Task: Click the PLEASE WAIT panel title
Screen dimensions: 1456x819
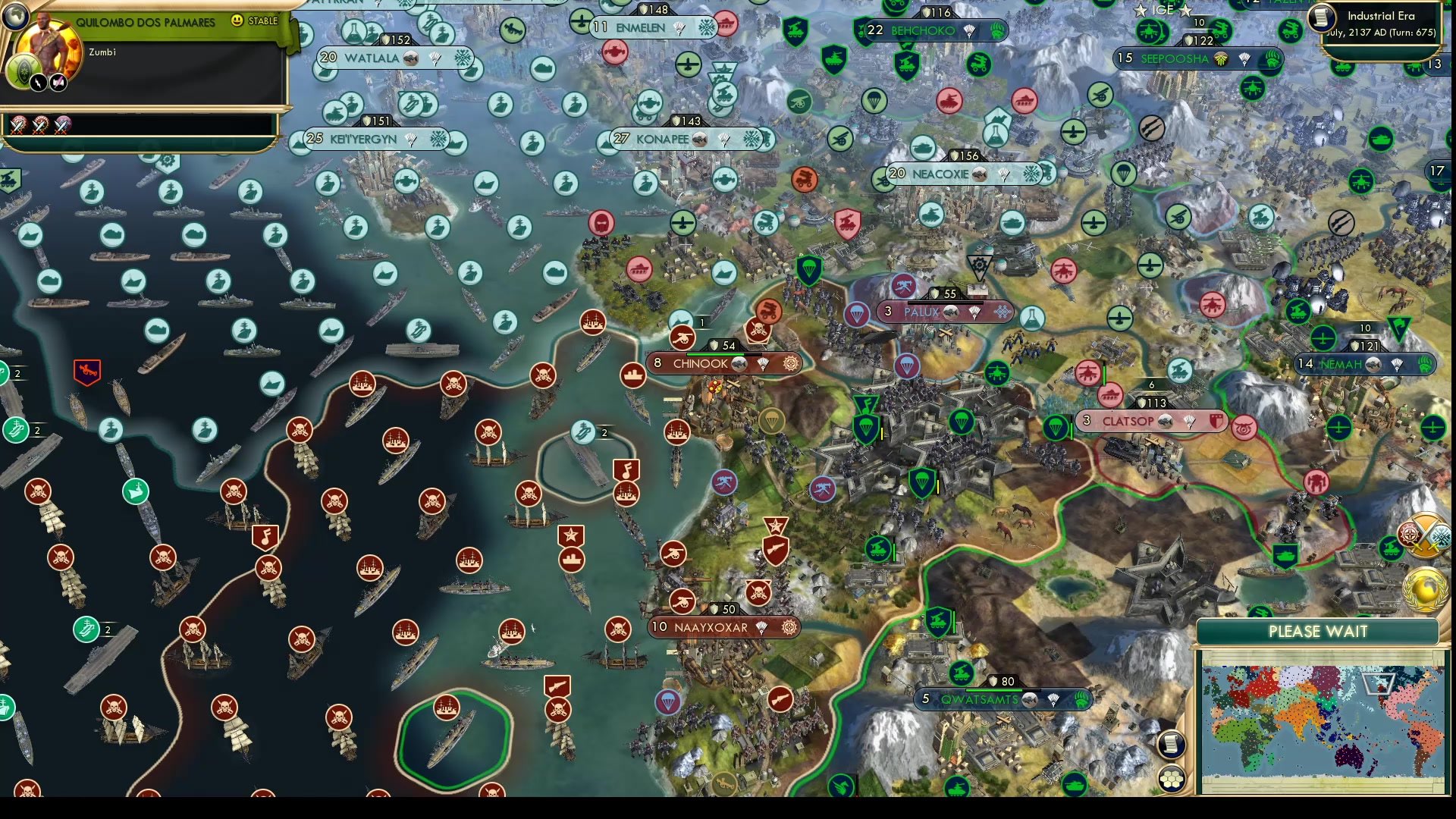Action: click(1317, 632)
